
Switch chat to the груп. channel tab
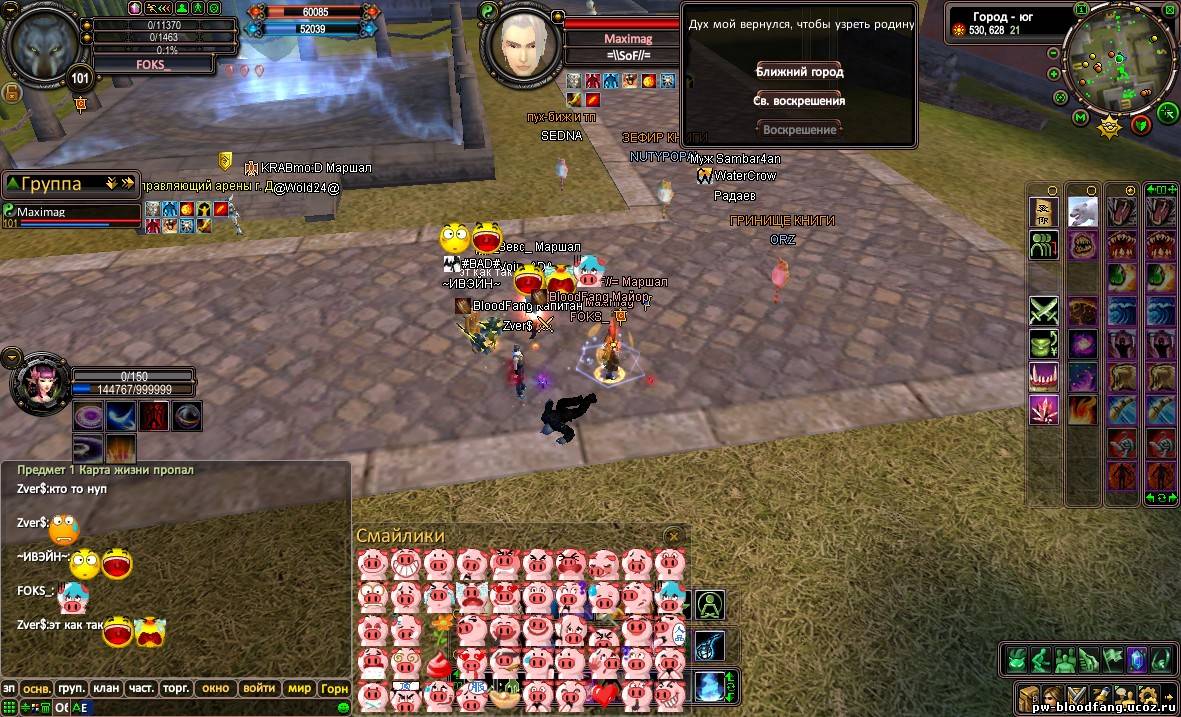coord(71,688)
